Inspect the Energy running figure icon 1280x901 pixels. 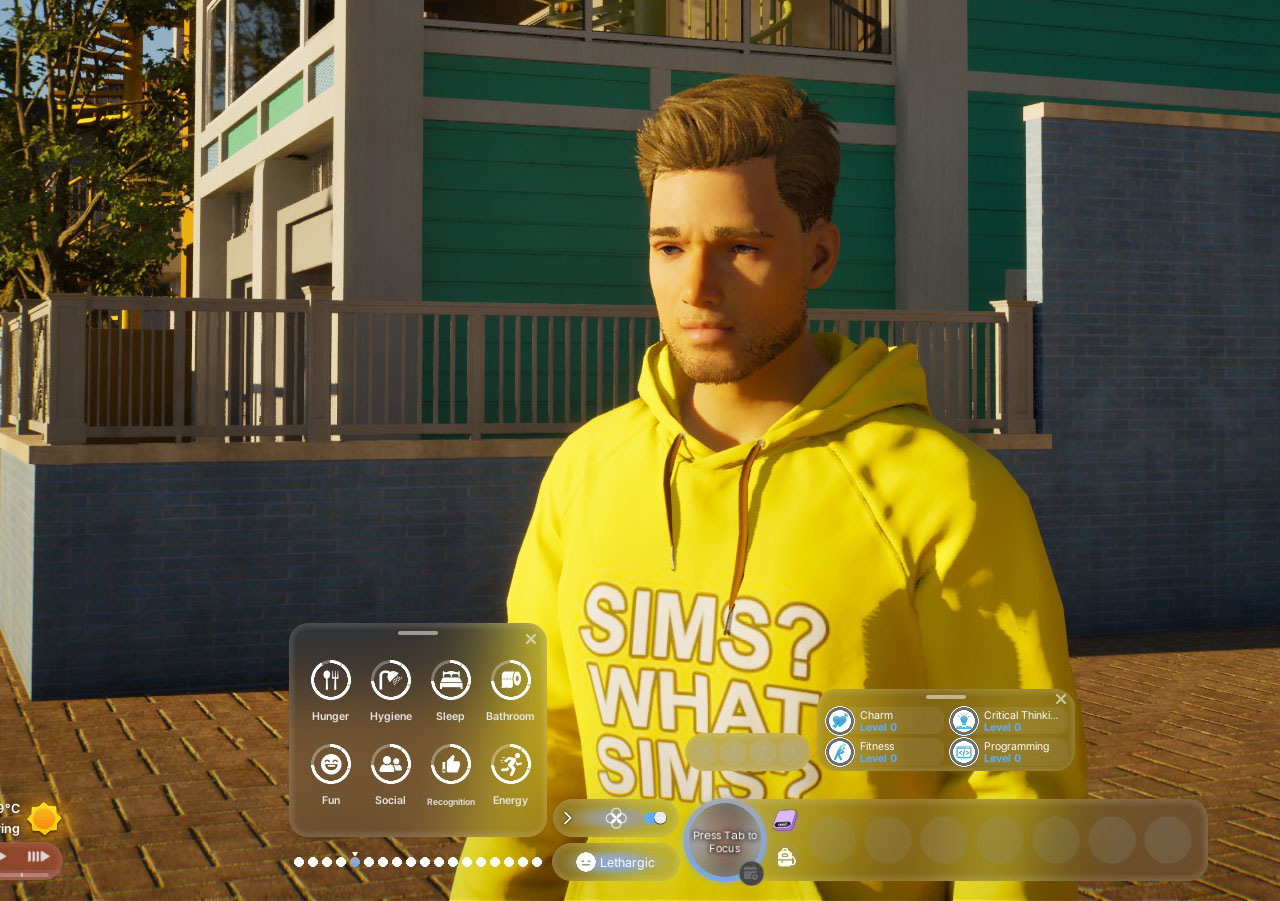pos(510,764)
